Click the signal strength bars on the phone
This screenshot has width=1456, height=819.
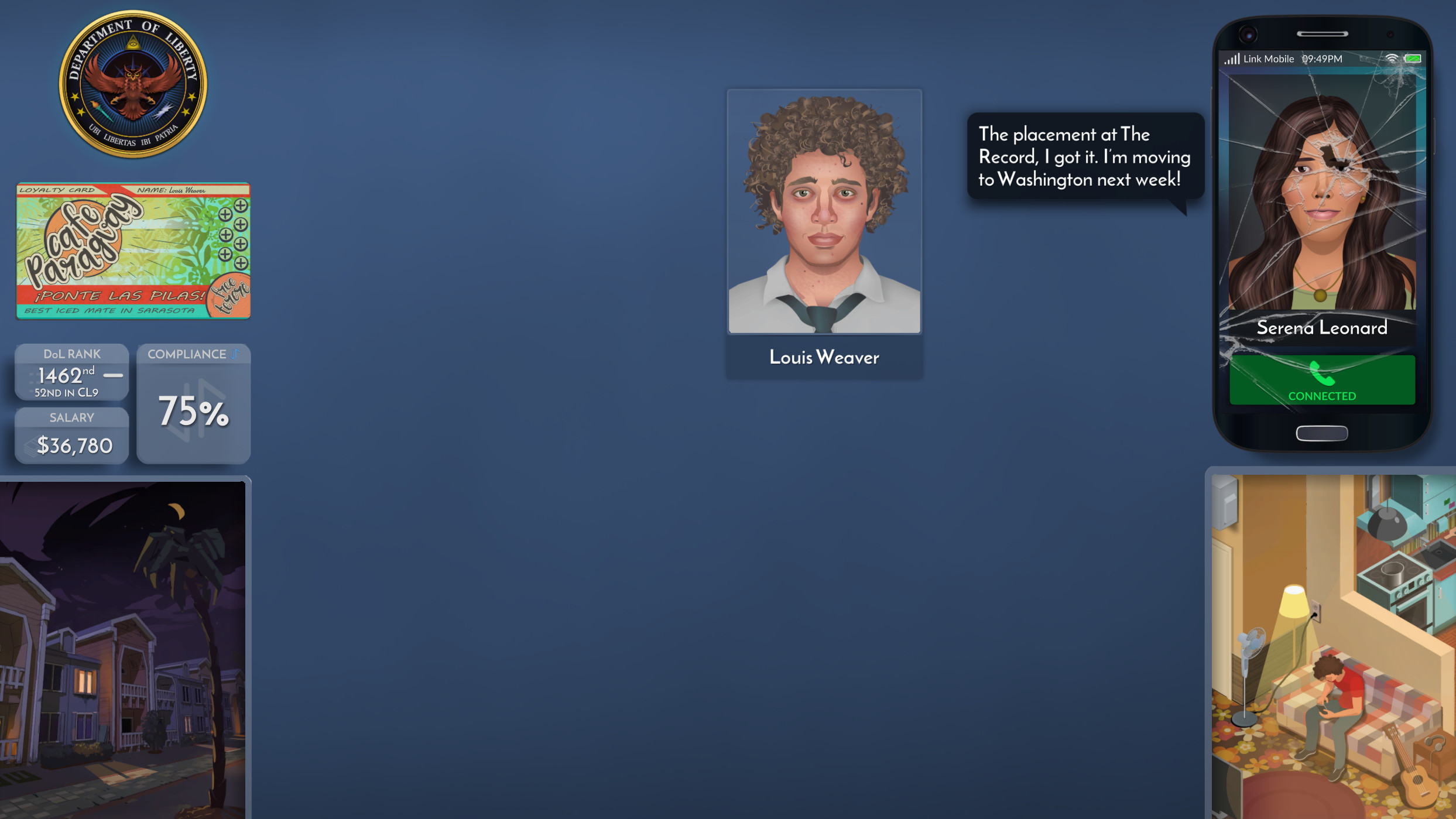1233,59
